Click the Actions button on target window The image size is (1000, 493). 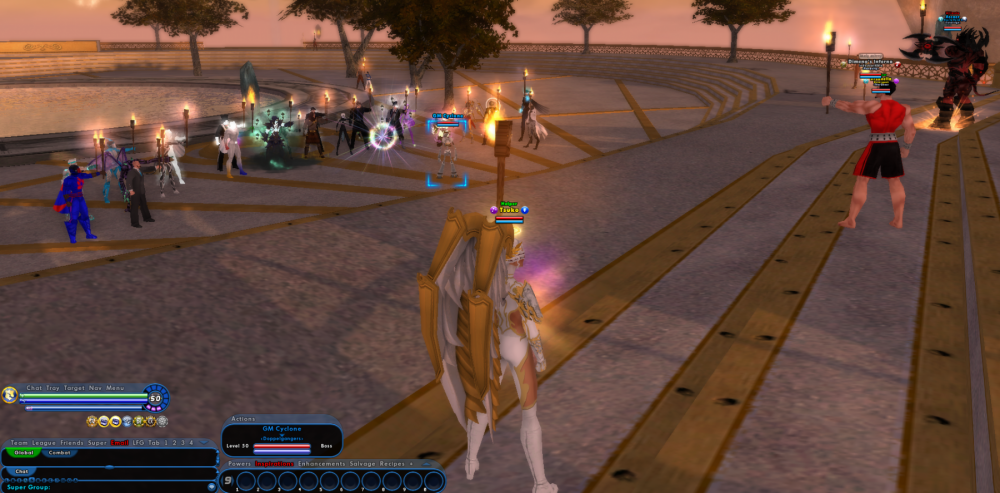pos(244,419)
